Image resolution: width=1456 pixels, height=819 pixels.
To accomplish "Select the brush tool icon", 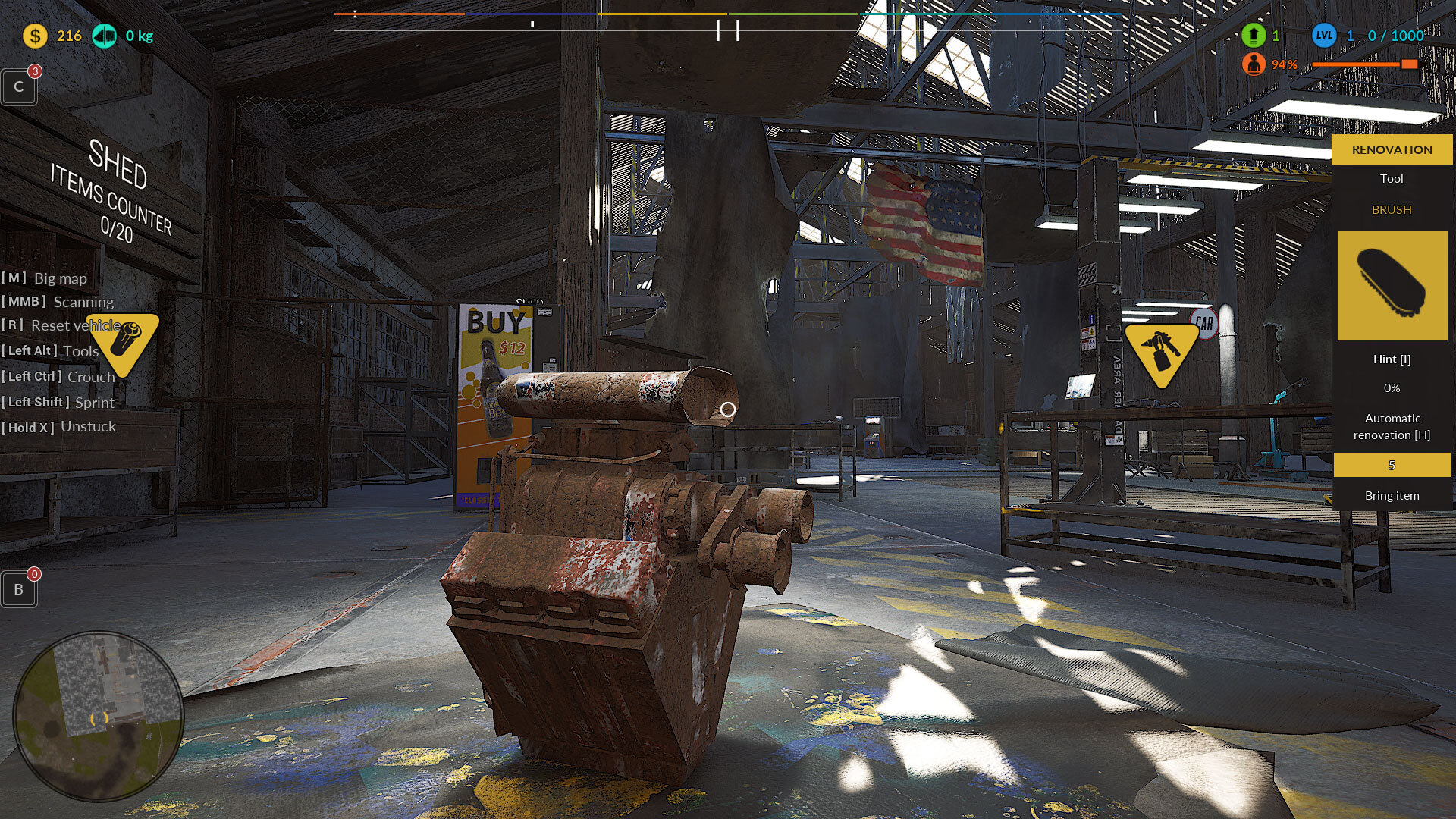I will (1392, 285).
